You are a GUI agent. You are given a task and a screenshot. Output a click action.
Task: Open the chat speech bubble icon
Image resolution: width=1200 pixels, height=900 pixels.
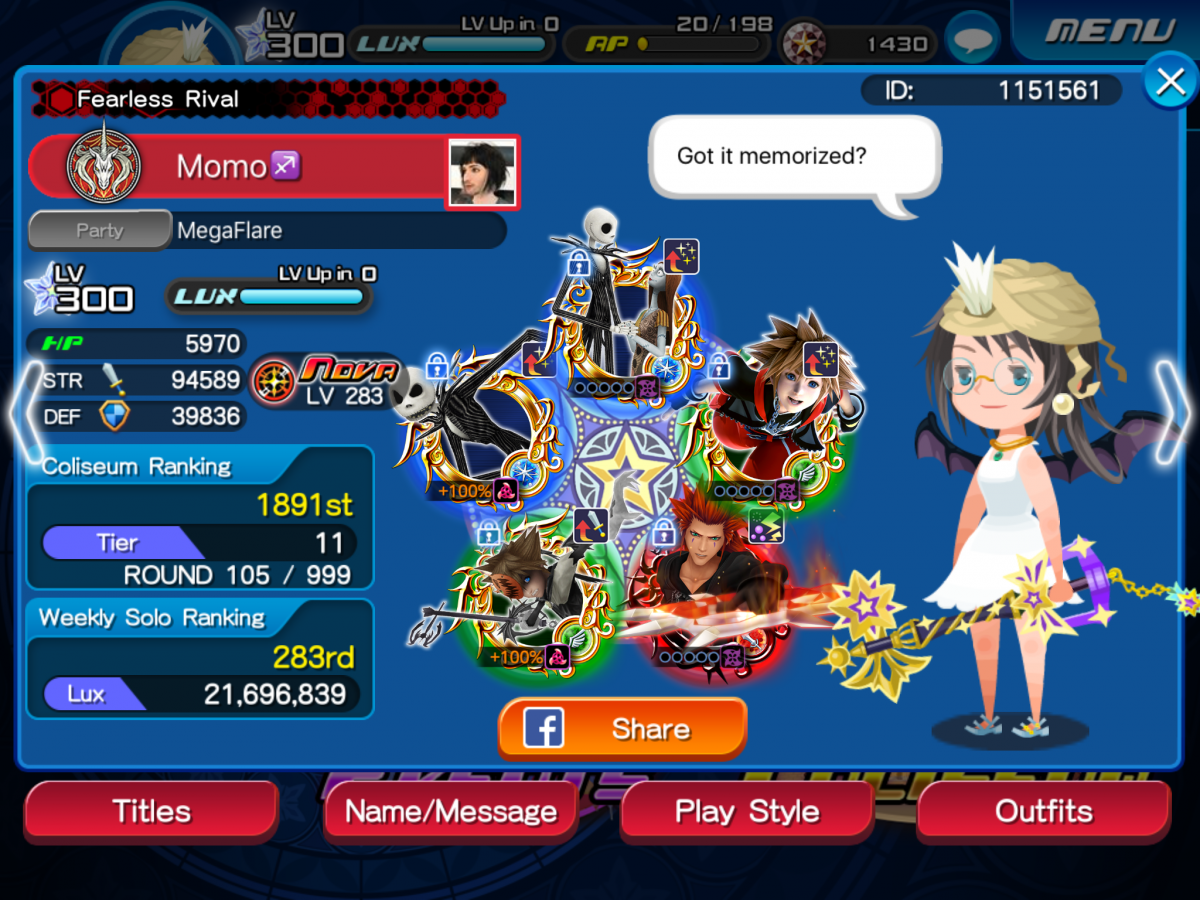972,38
